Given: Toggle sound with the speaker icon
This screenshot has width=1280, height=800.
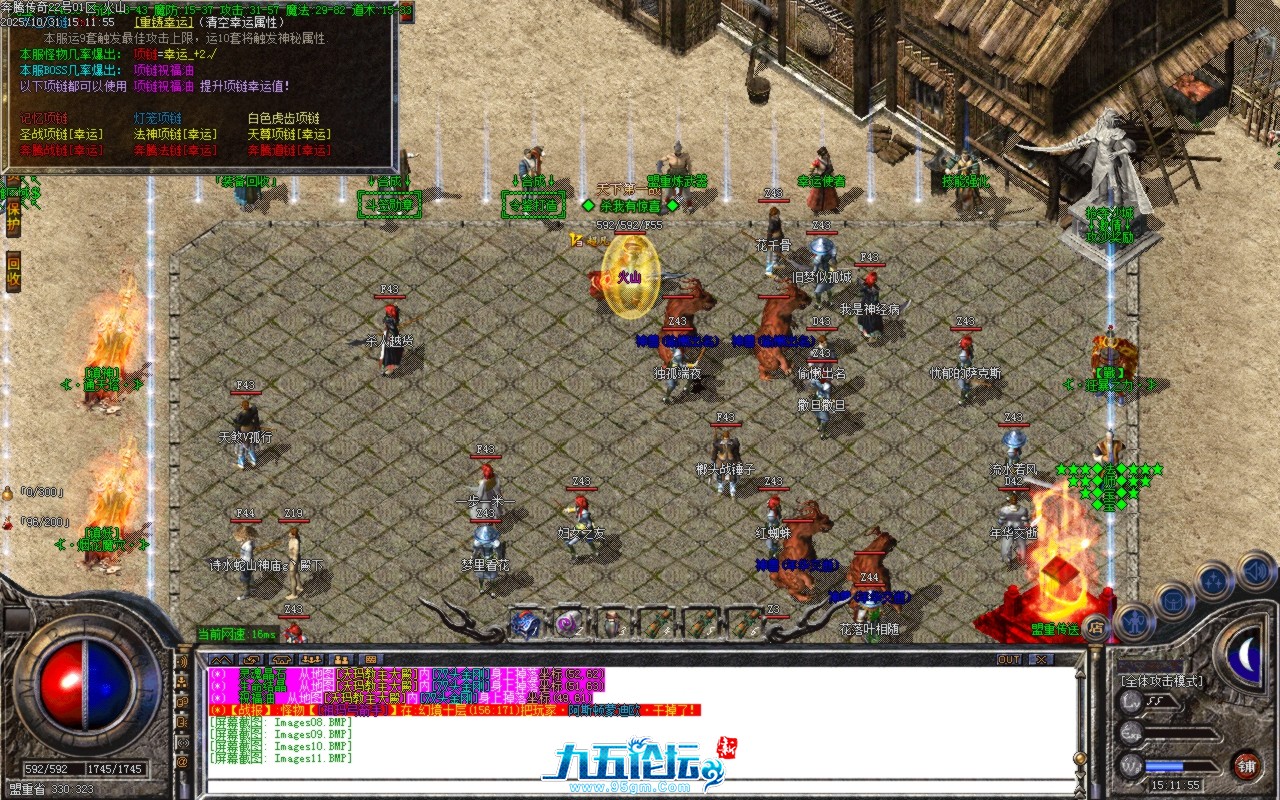Looking at the screenshot, I should pos(1256,572).
